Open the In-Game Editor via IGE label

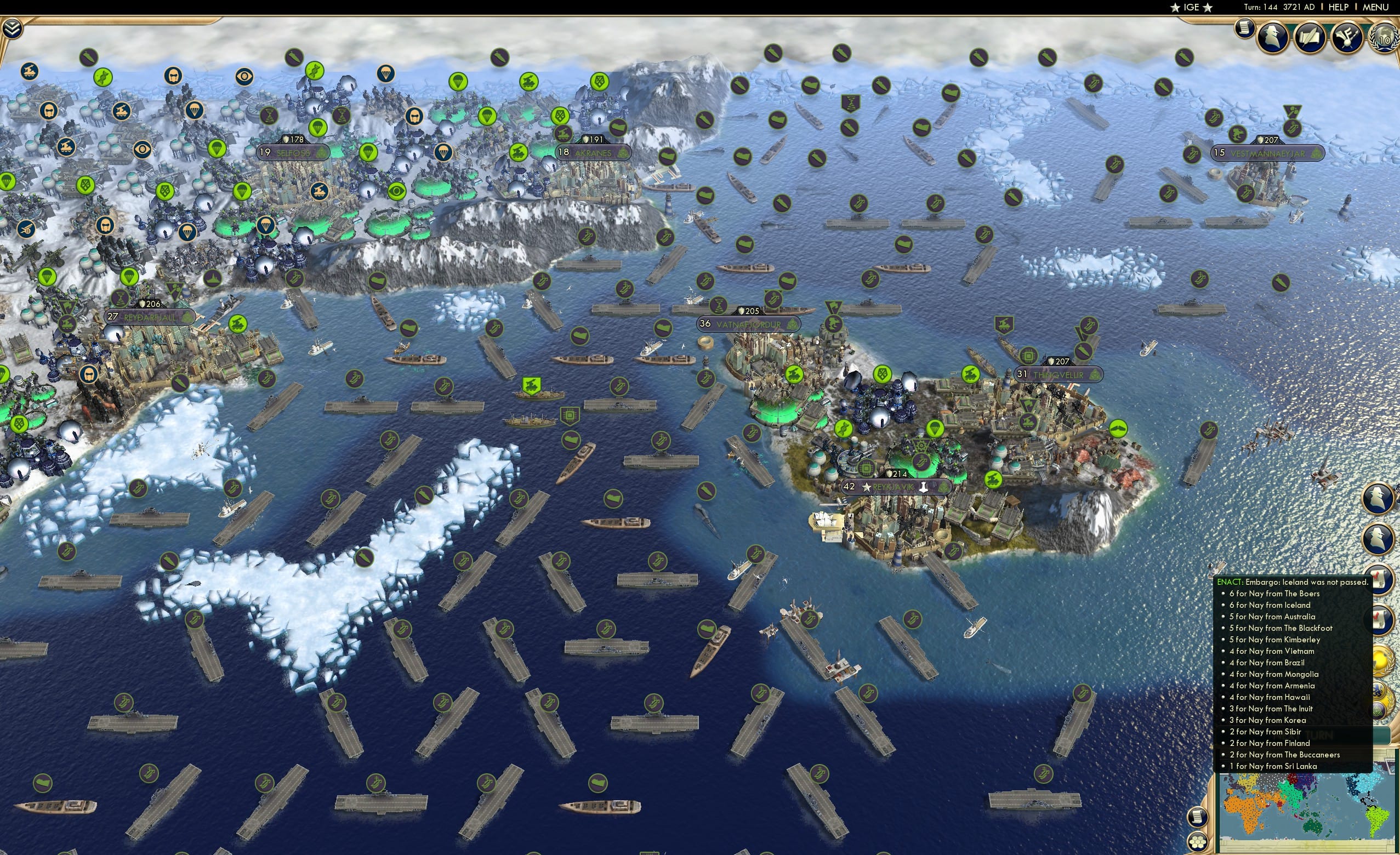click(x=1191, y=7)
